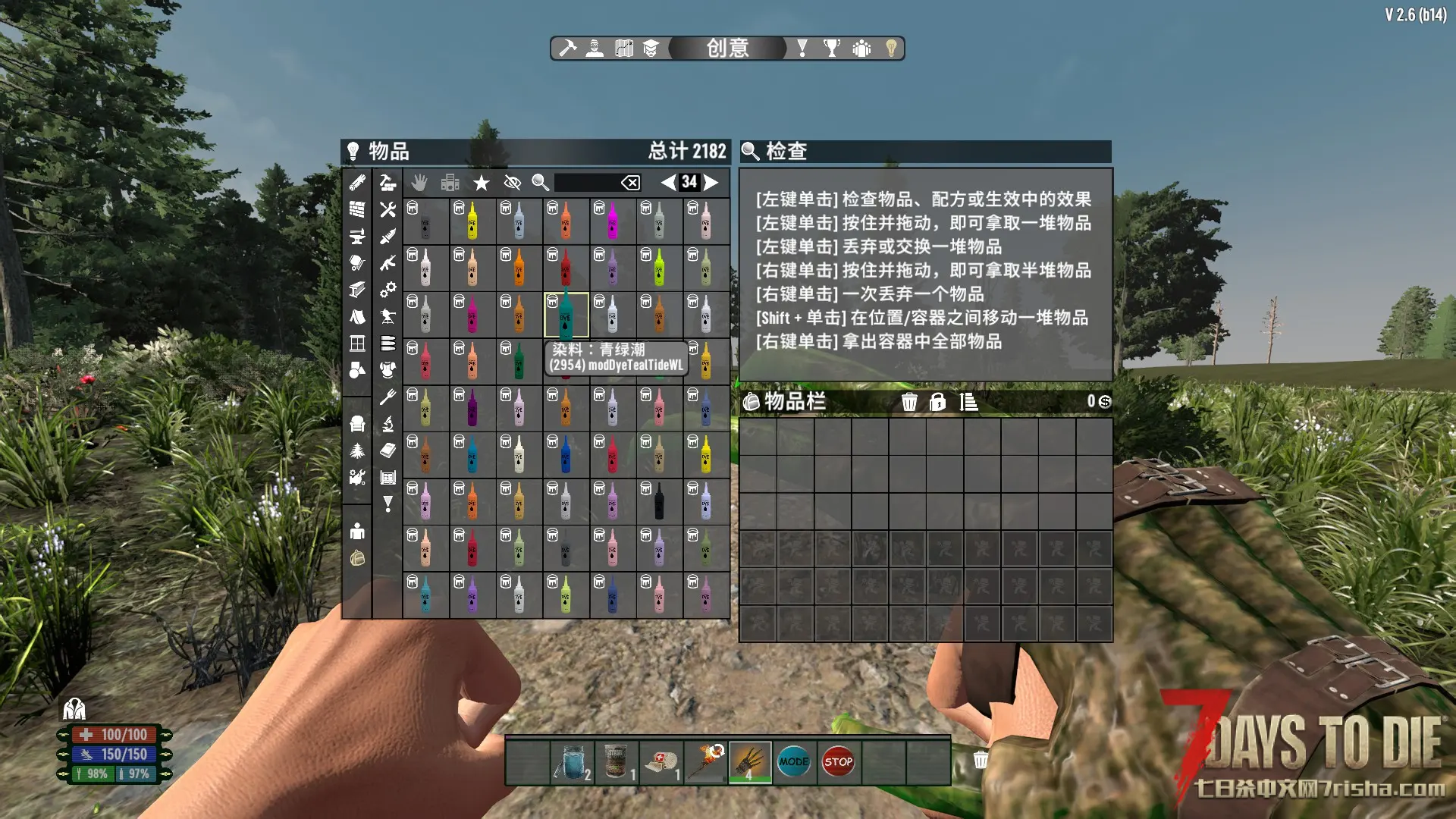Image resolution: width=1456 pixels, height=819 pixels.
Task: Go to next item page
Action: coord(711,182)
